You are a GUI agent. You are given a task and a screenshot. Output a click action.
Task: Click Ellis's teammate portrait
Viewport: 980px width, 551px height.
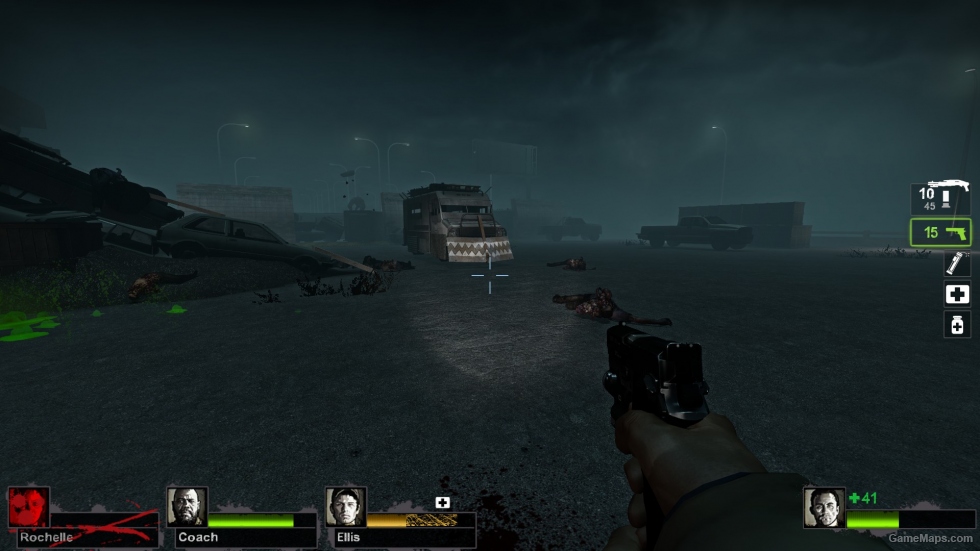click(345, 507)
